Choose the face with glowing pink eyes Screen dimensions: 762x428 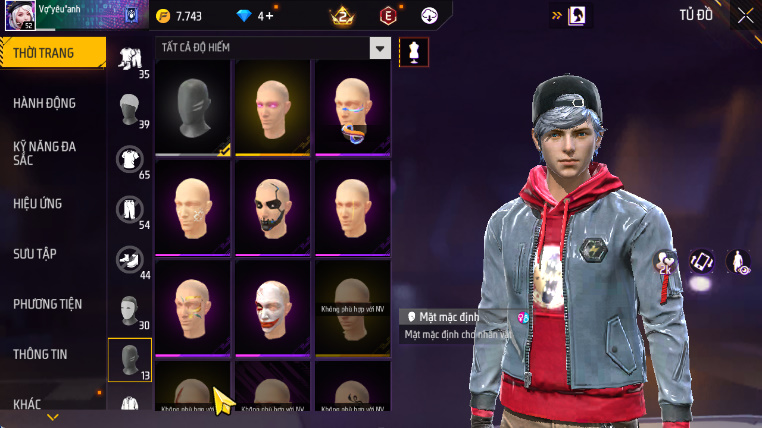[x=272, y=107]
